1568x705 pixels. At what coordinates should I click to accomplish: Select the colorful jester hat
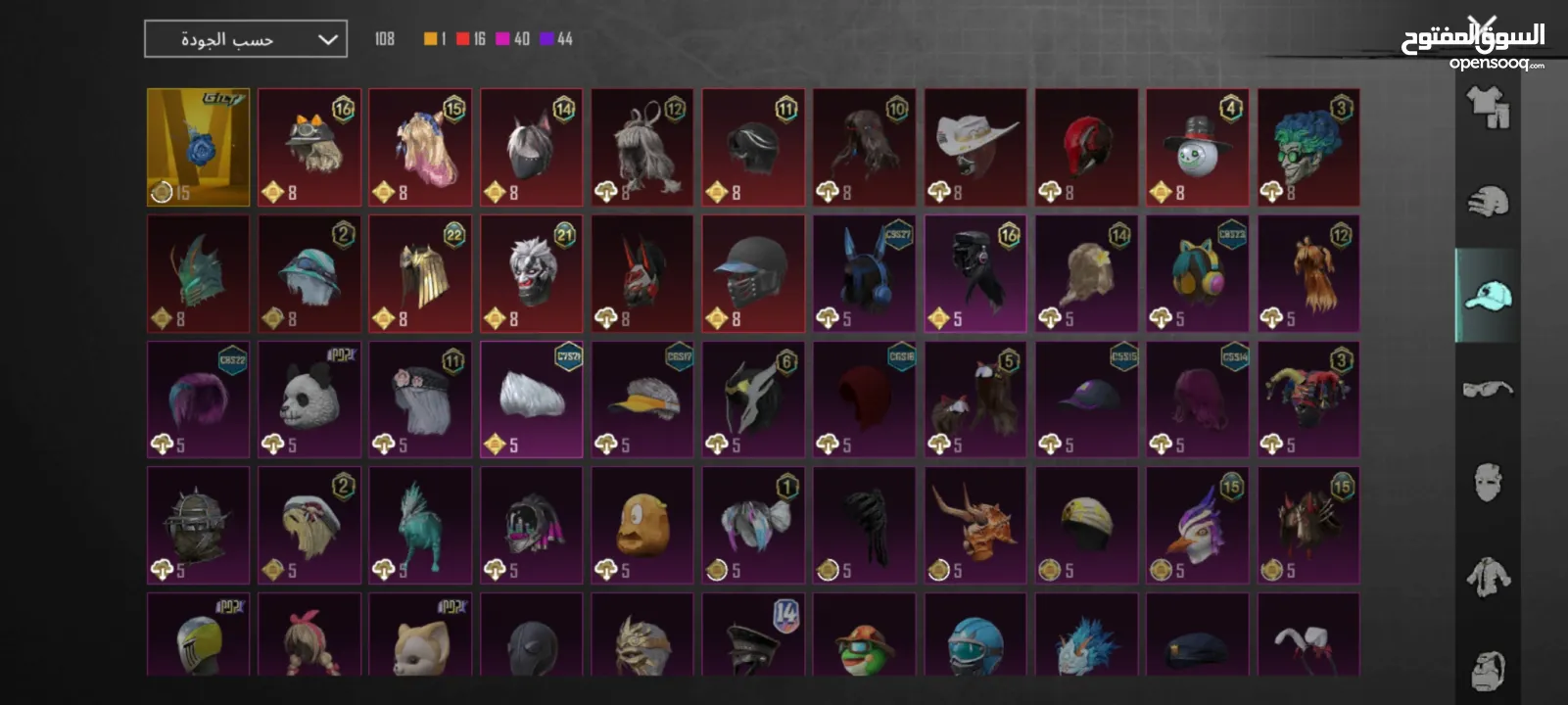click(x=1308, y=399)
